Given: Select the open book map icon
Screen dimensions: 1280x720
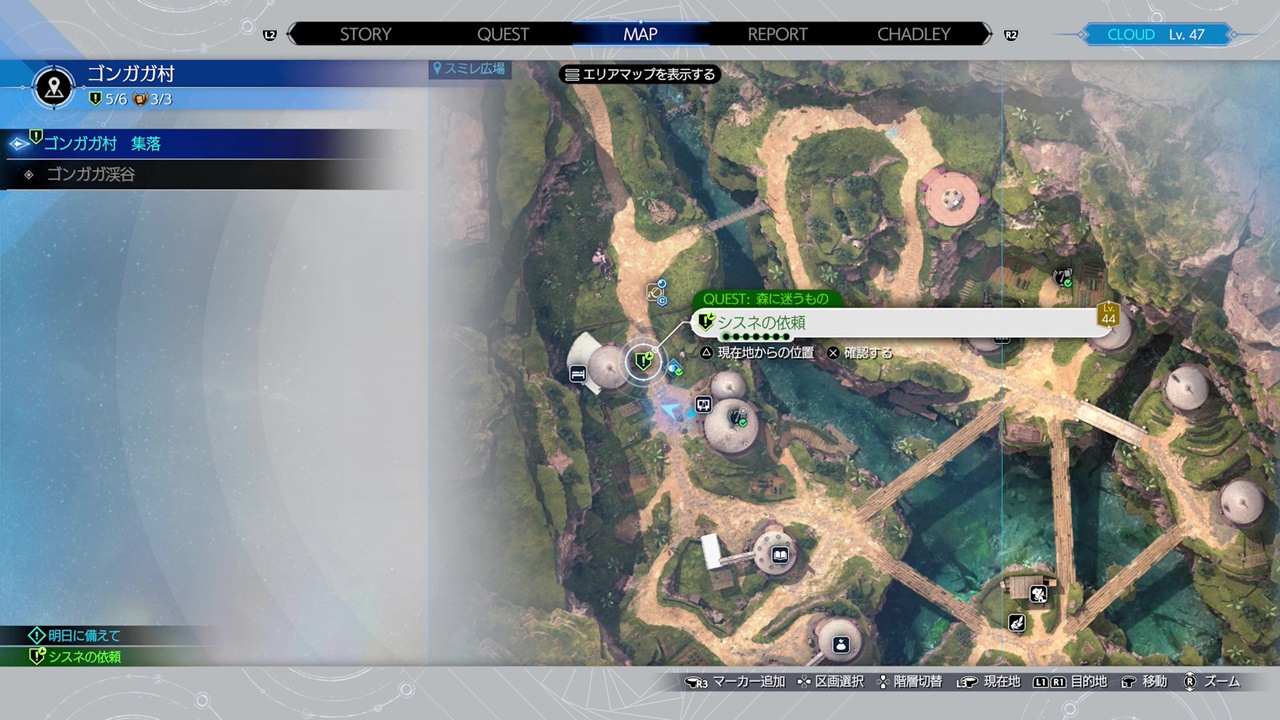Looking at the screenshot, I should click(779, 555).
